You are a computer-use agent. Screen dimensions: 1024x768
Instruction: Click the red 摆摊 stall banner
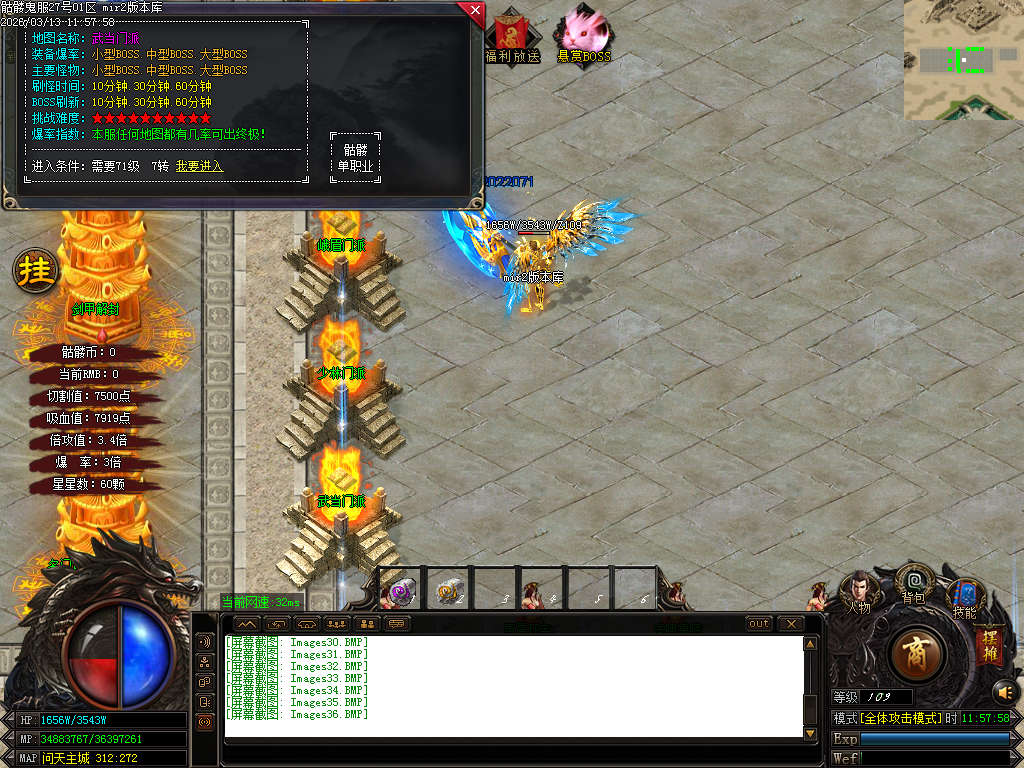990,647
